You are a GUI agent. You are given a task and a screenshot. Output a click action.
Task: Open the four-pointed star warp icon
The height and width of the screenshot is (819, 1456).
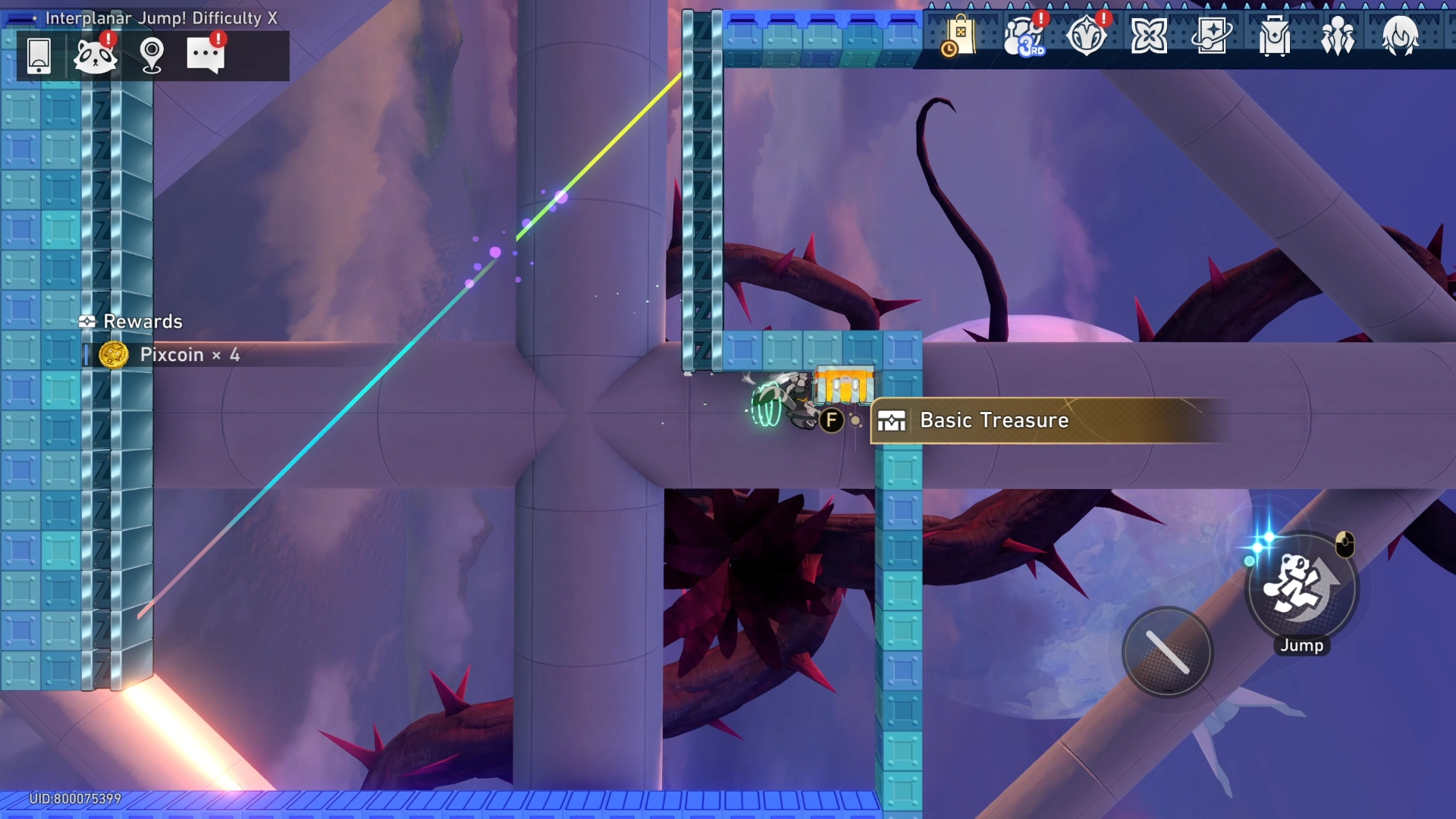pos(1149,36)
